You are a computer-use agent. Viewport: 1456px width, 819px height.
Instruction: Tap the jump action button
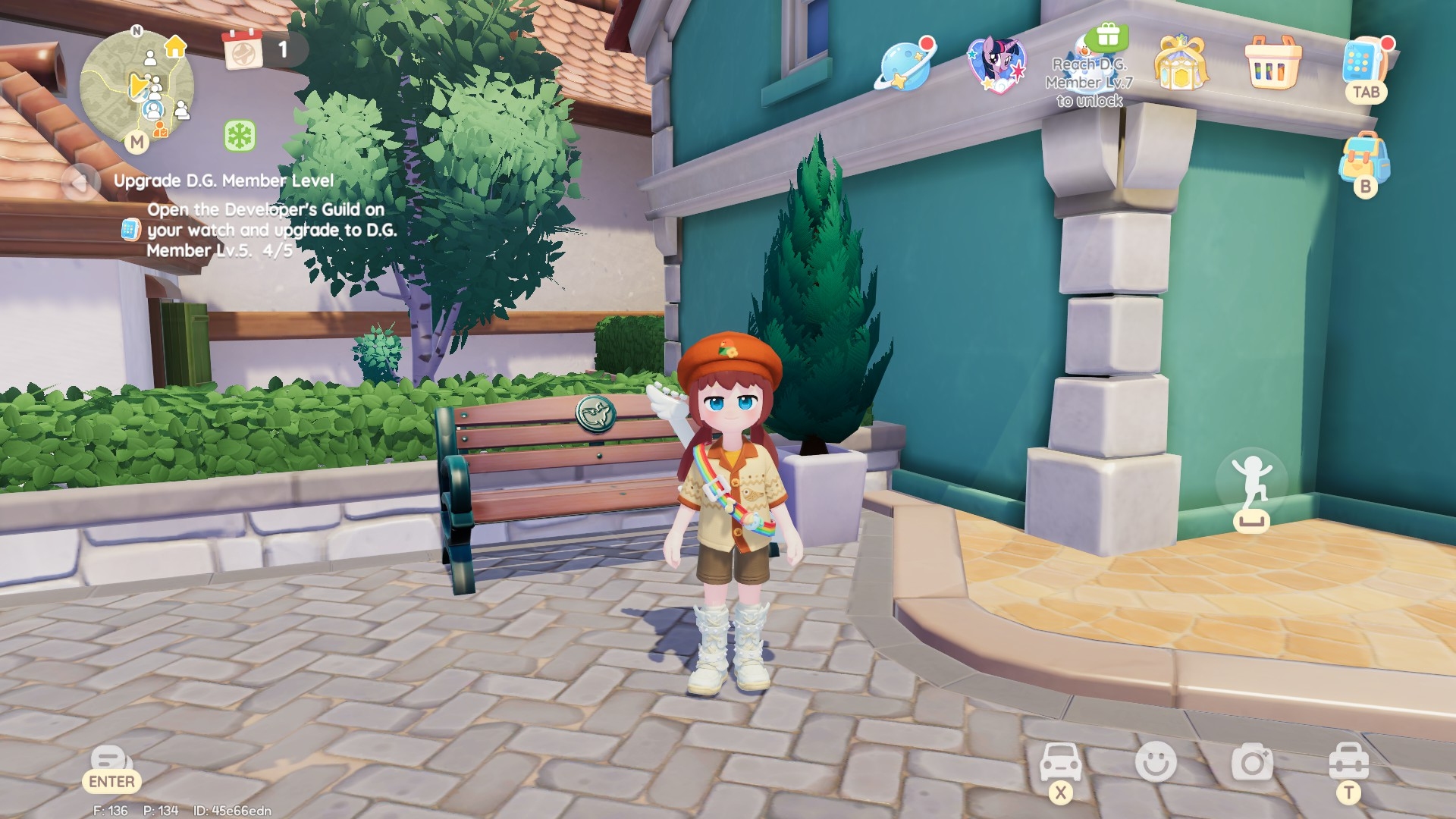click(x=1251, y=485)
